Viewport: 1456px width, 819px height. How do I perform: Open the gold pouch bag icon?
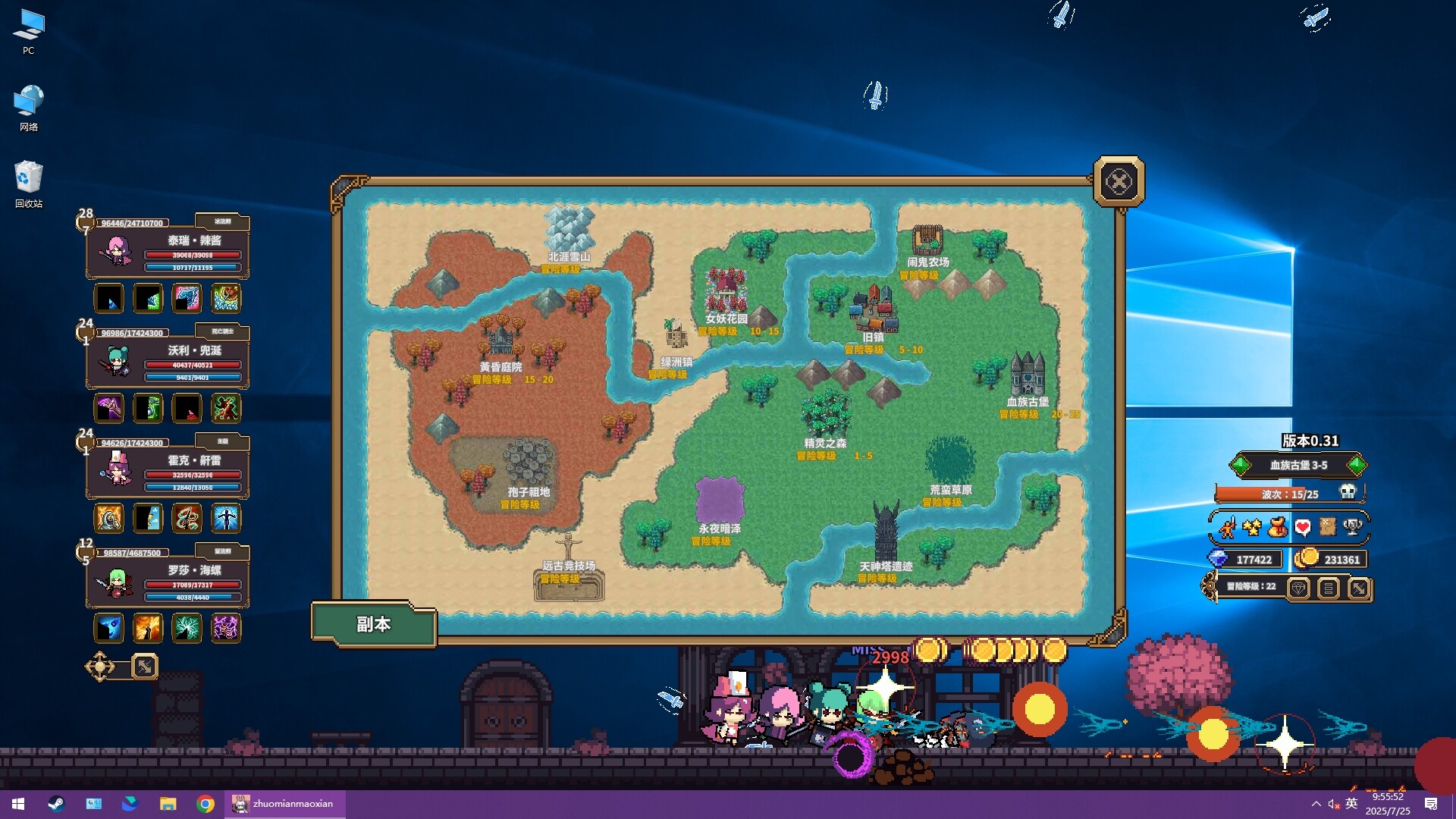click(1277, 527)
